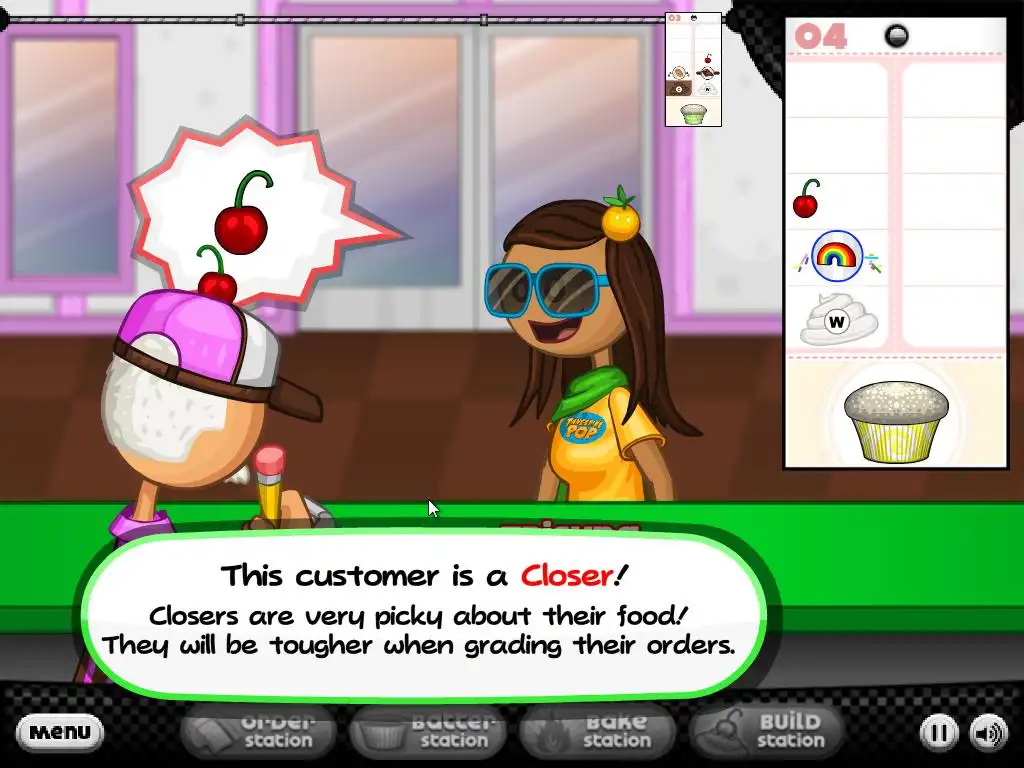Viewport: 1024px width, 768px height.
Task: Pause the game
Action: pos(938,733)
